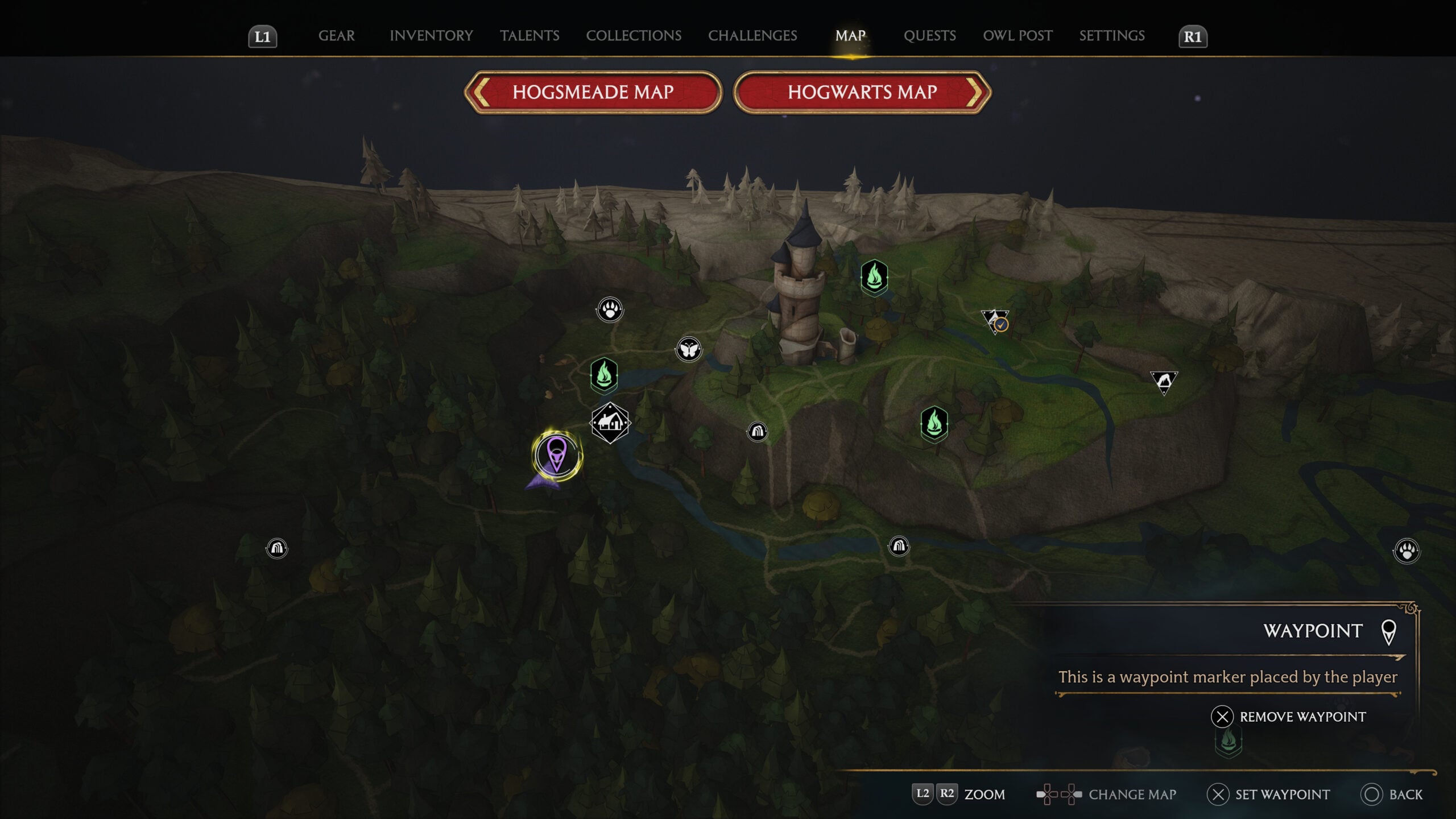The image size is (1456, 819).
Task: Open the Settings tab
Action: click(1112, 36)
